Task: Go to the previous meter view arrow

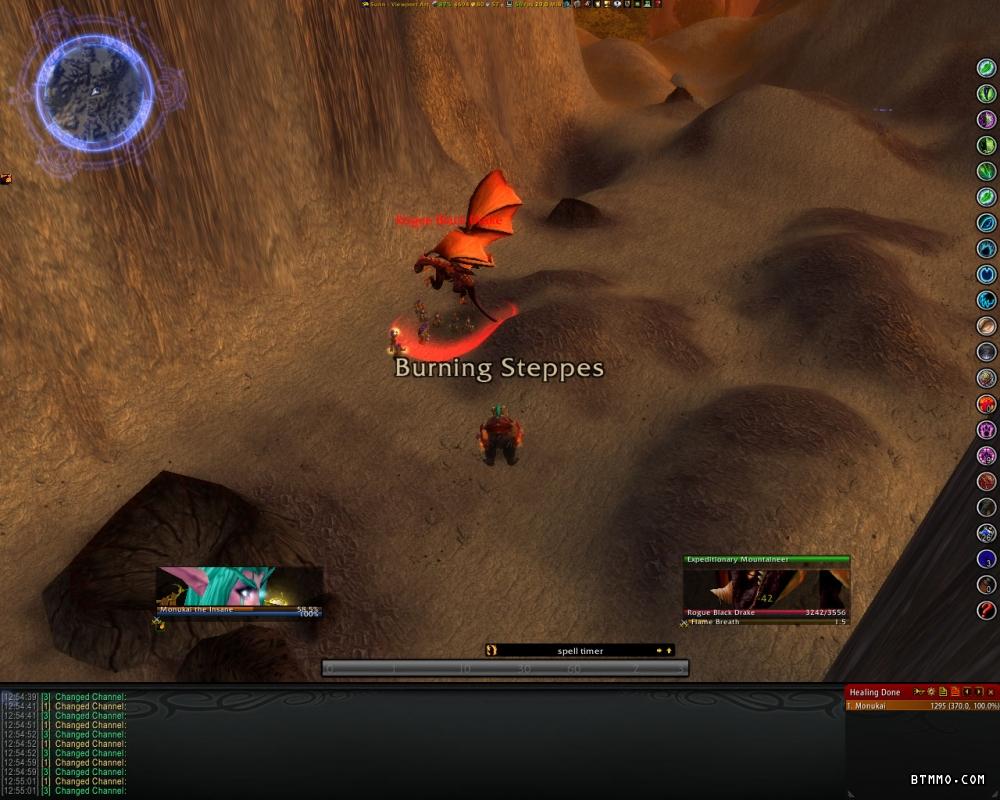Action: pos(967,692)
